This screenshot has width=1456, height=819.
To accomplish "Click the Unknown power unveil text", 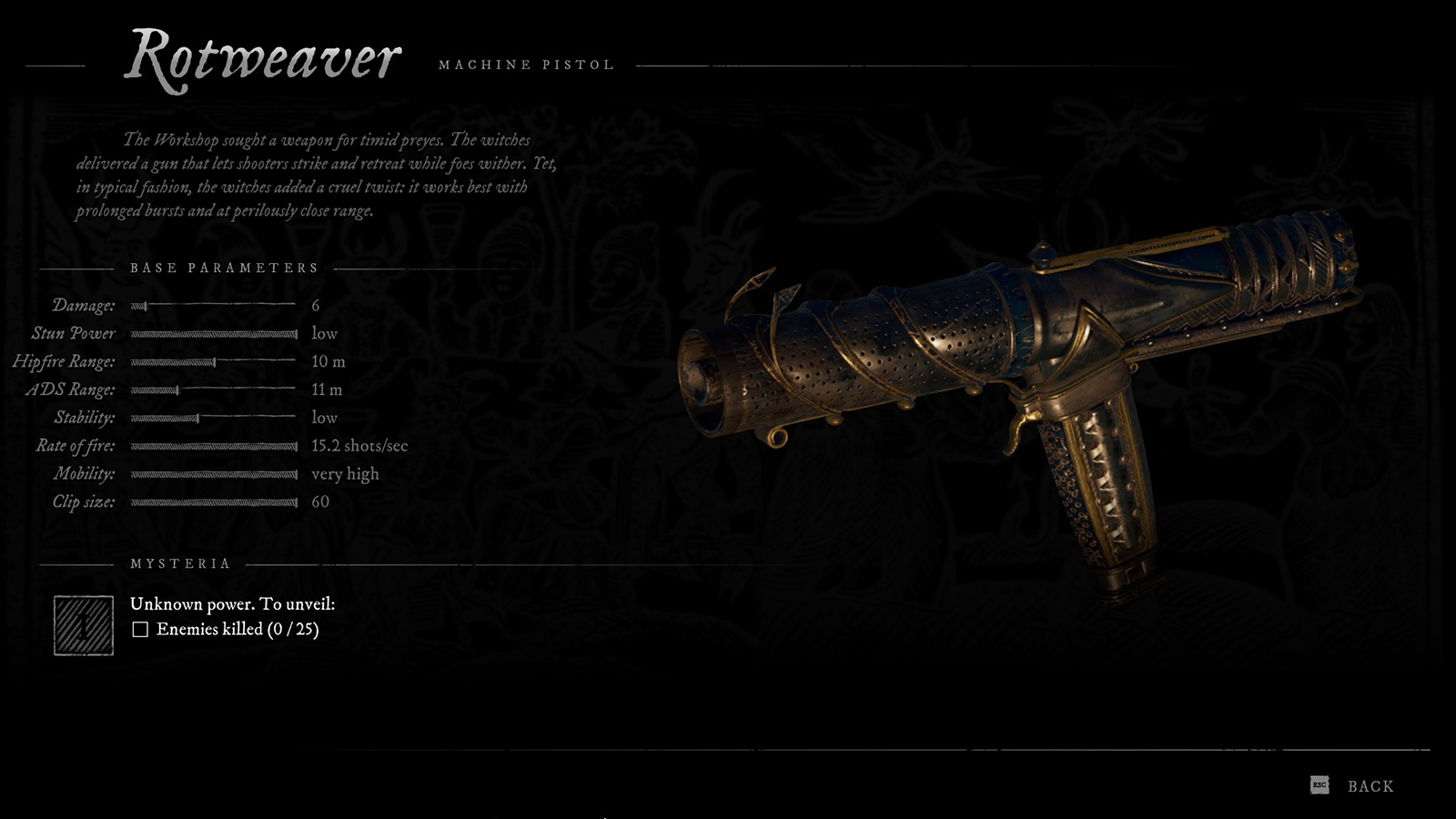I will point(231,602).
